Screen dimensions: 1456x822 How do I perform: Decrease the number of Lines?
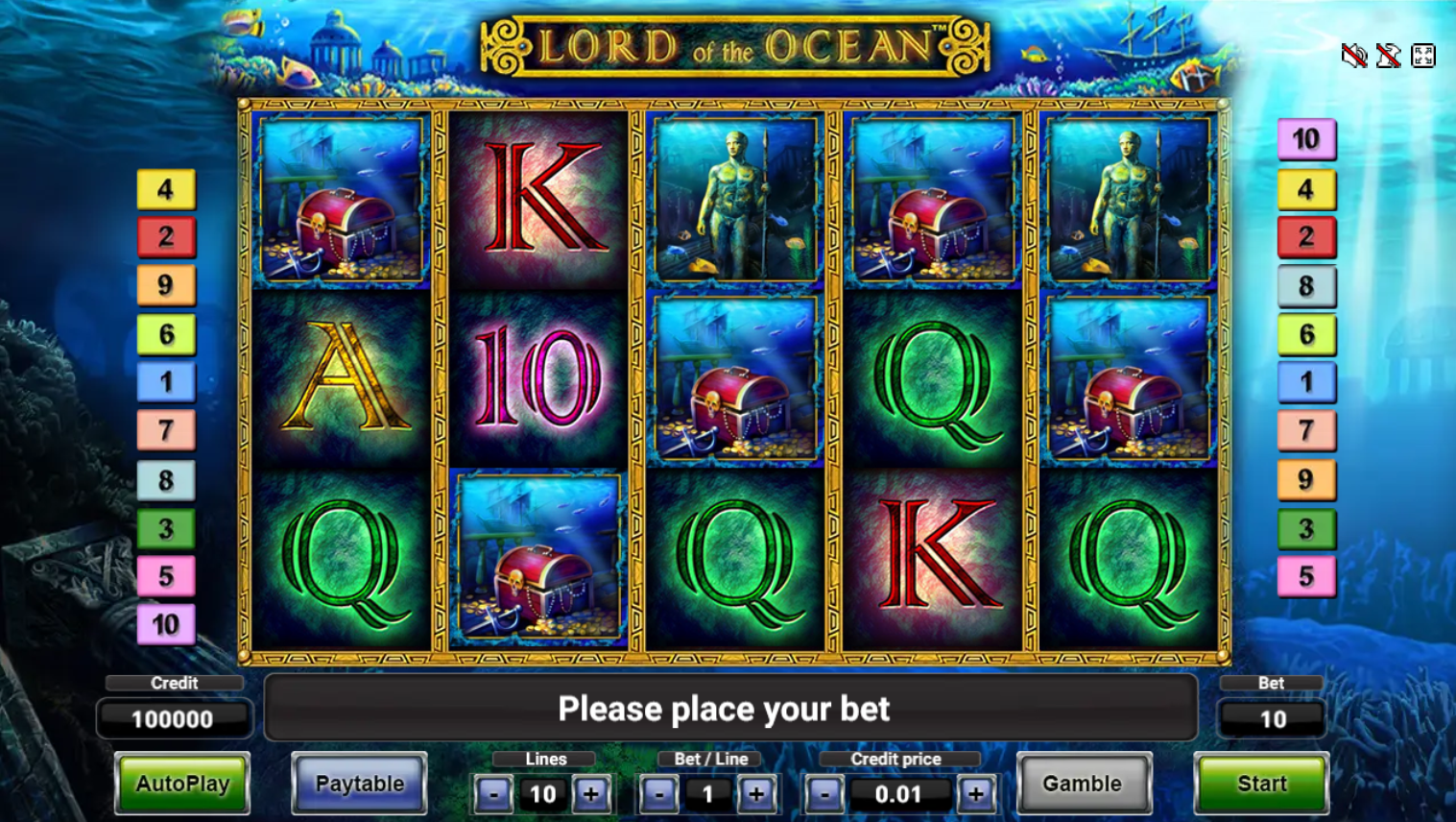coord(493,794)
